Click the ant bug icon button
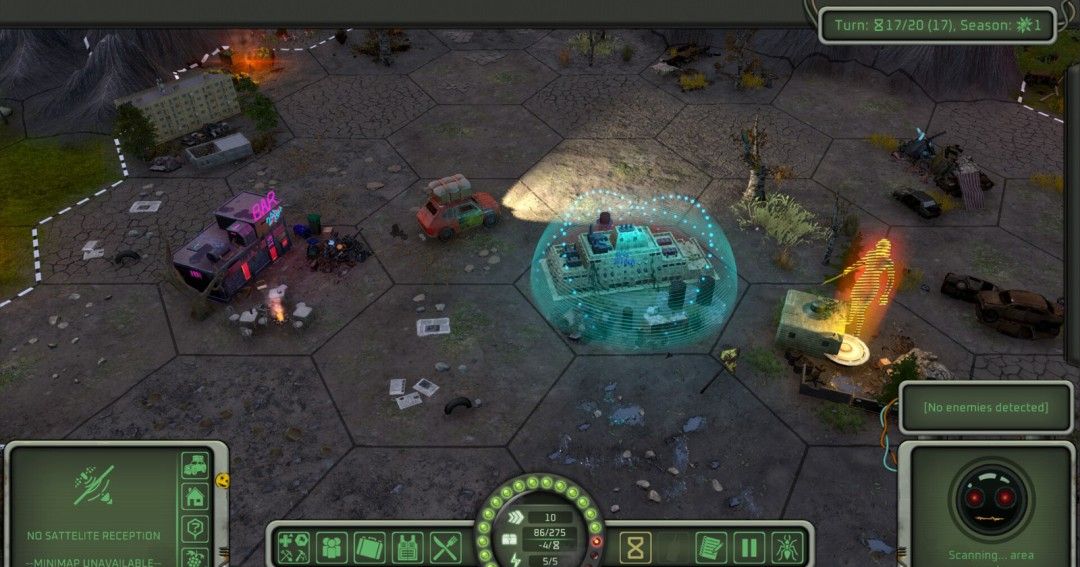Screen dimensions: 1080x567 tap(786, 547)
